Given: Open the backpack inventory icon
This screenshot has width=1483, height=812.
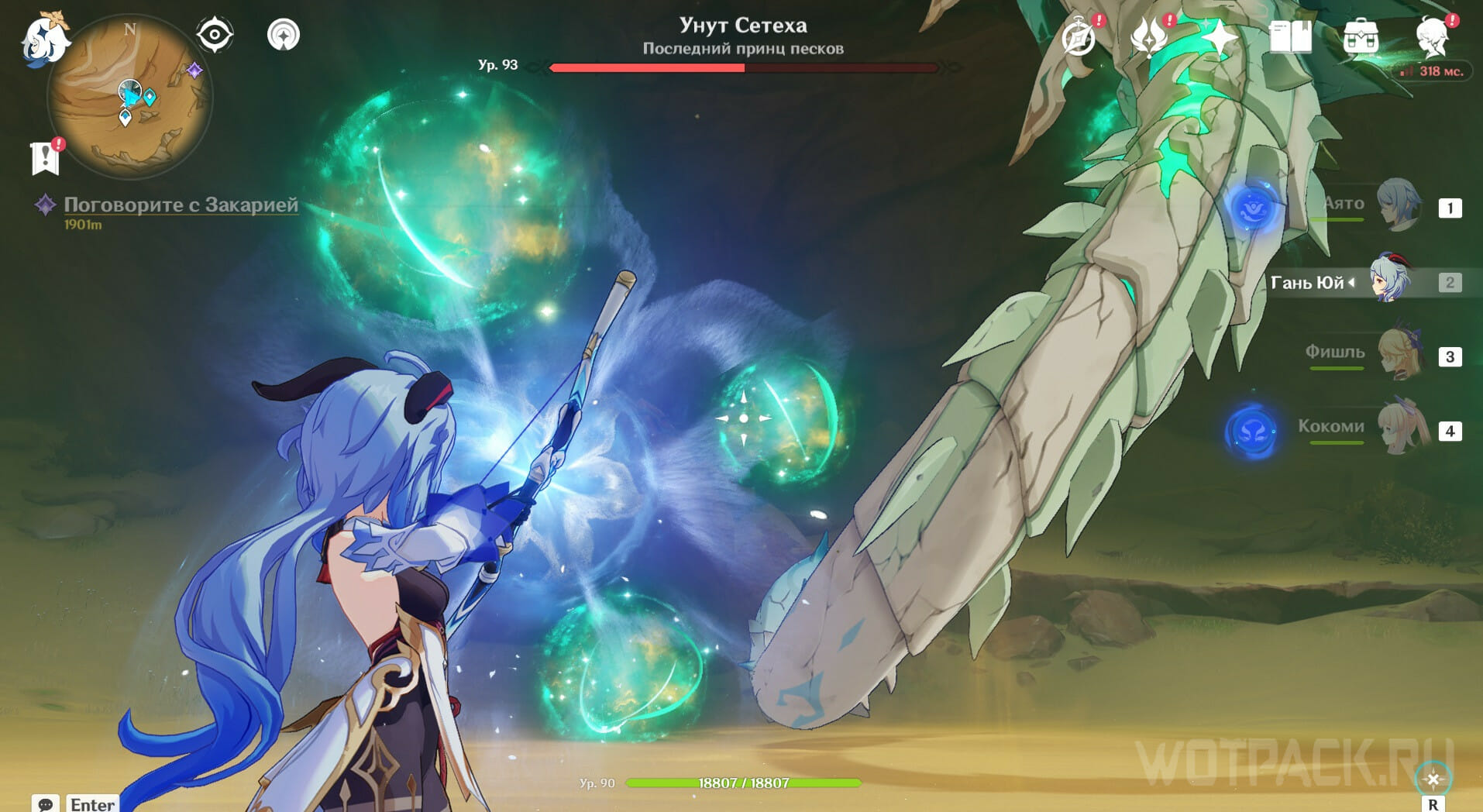Looking at the screenshot, I should tap(1361, 36).
